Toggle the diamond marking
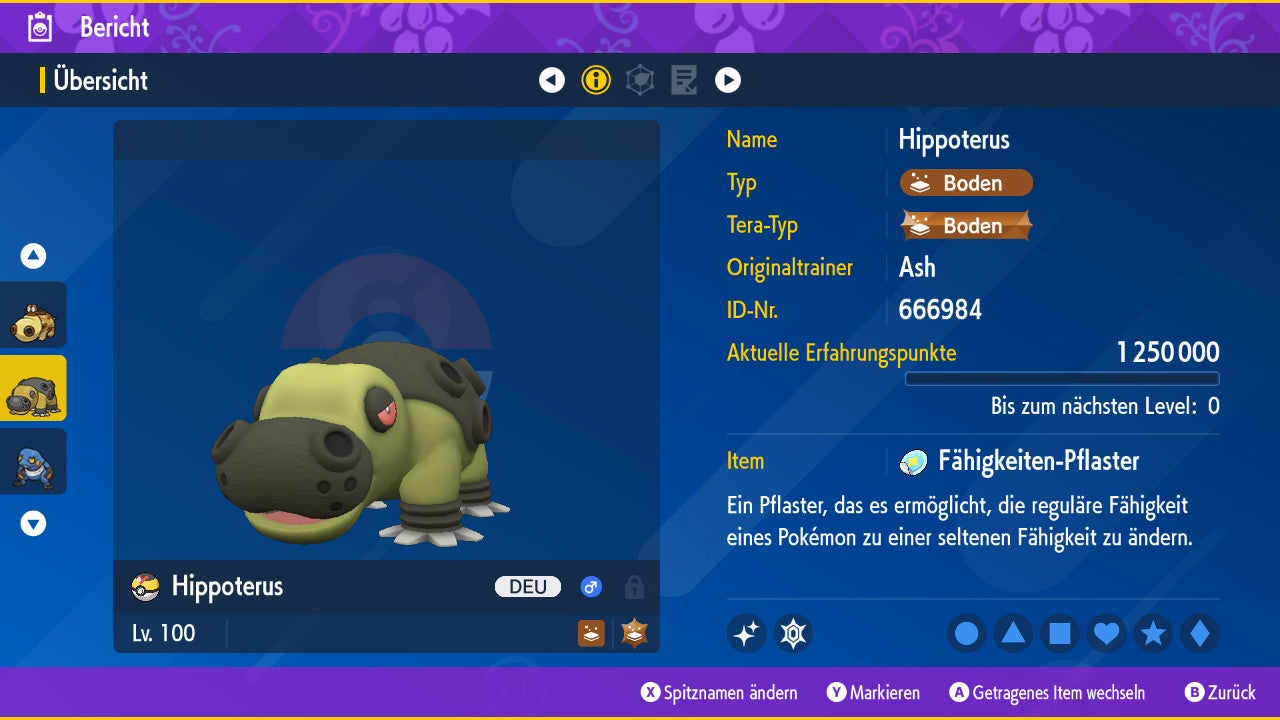Screen dimensions: 1280x720 [1200, 633]
